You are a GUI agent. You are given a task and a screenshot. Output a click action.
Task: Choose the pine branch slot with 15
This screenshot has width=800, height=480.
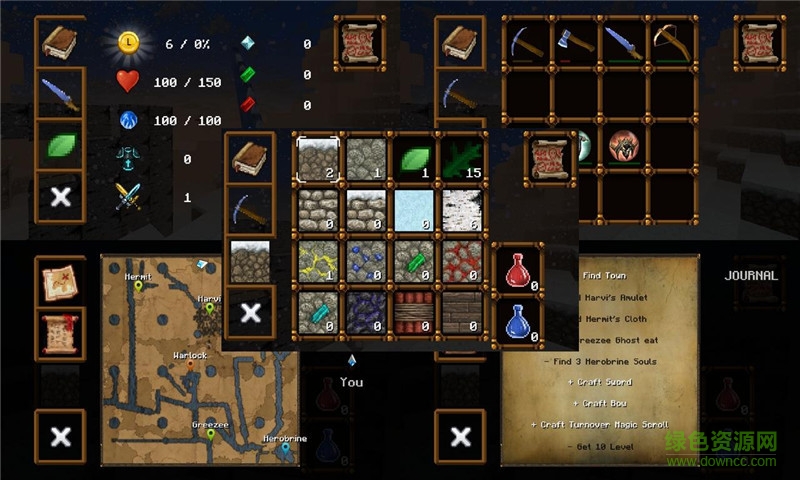(x=463, y=159)
